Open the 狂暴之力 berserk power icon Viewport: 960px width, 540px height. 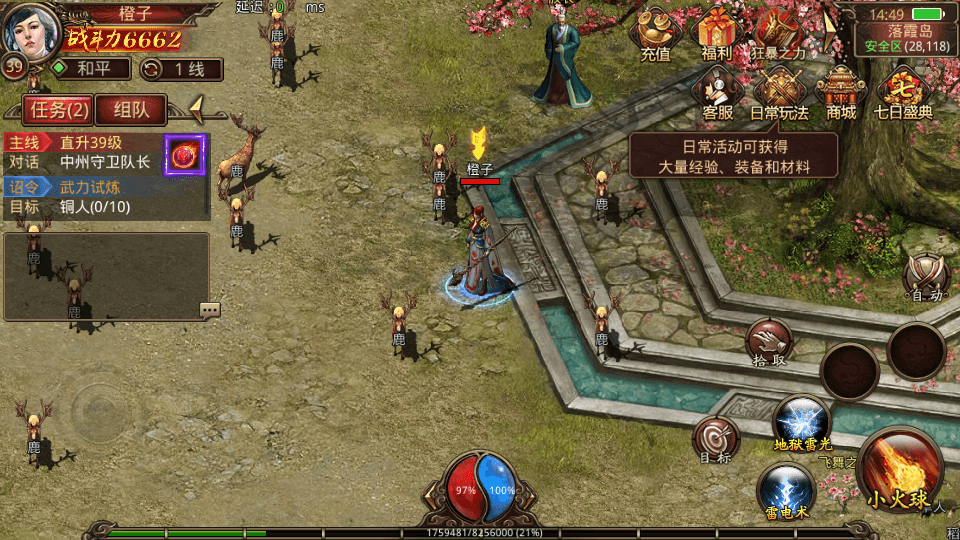pos(777,34)
